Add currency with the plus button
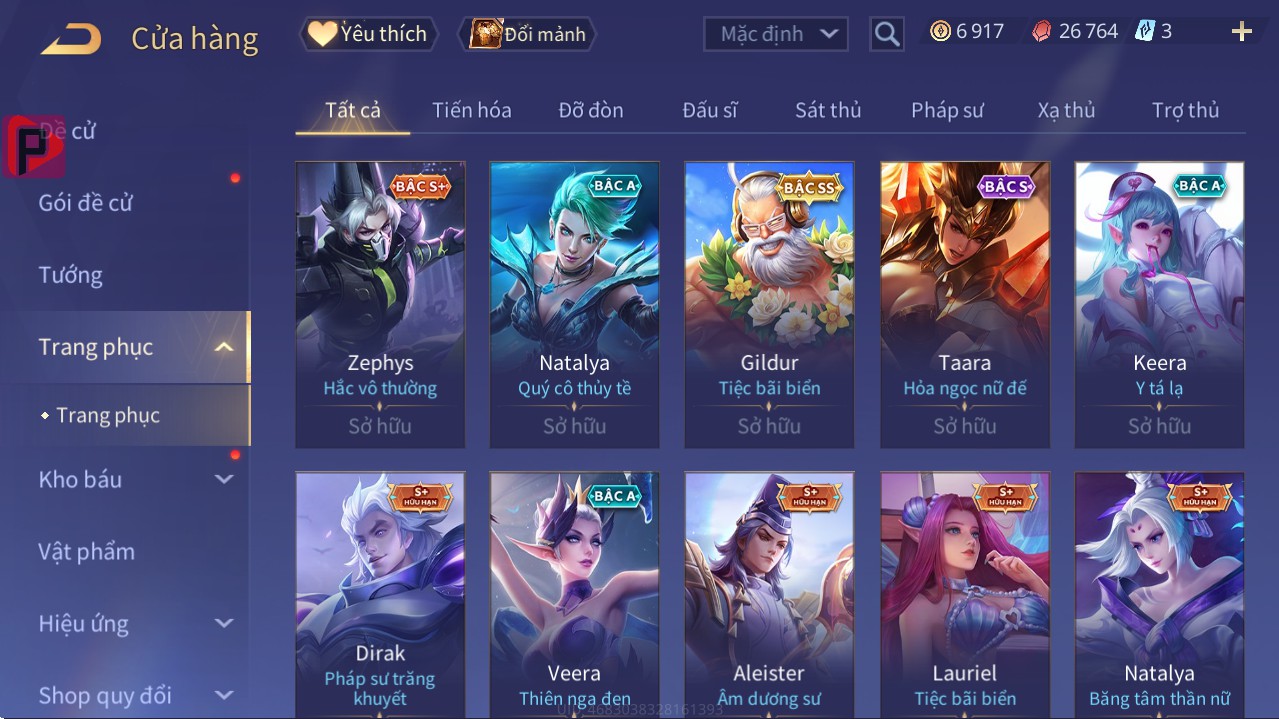The height and width of the screenshot is (719, 1279). [1241, 32]
